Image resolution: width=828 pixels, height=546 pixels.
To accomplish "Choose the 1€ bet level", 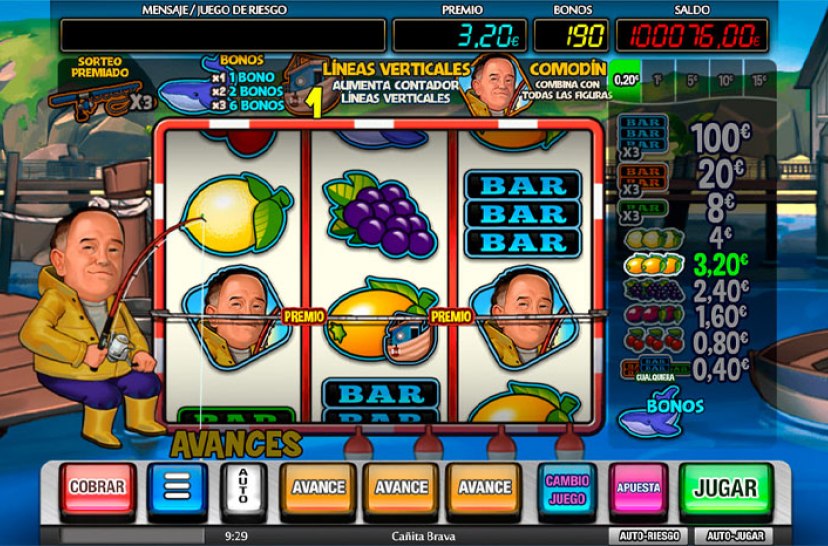I will point(658,79).
